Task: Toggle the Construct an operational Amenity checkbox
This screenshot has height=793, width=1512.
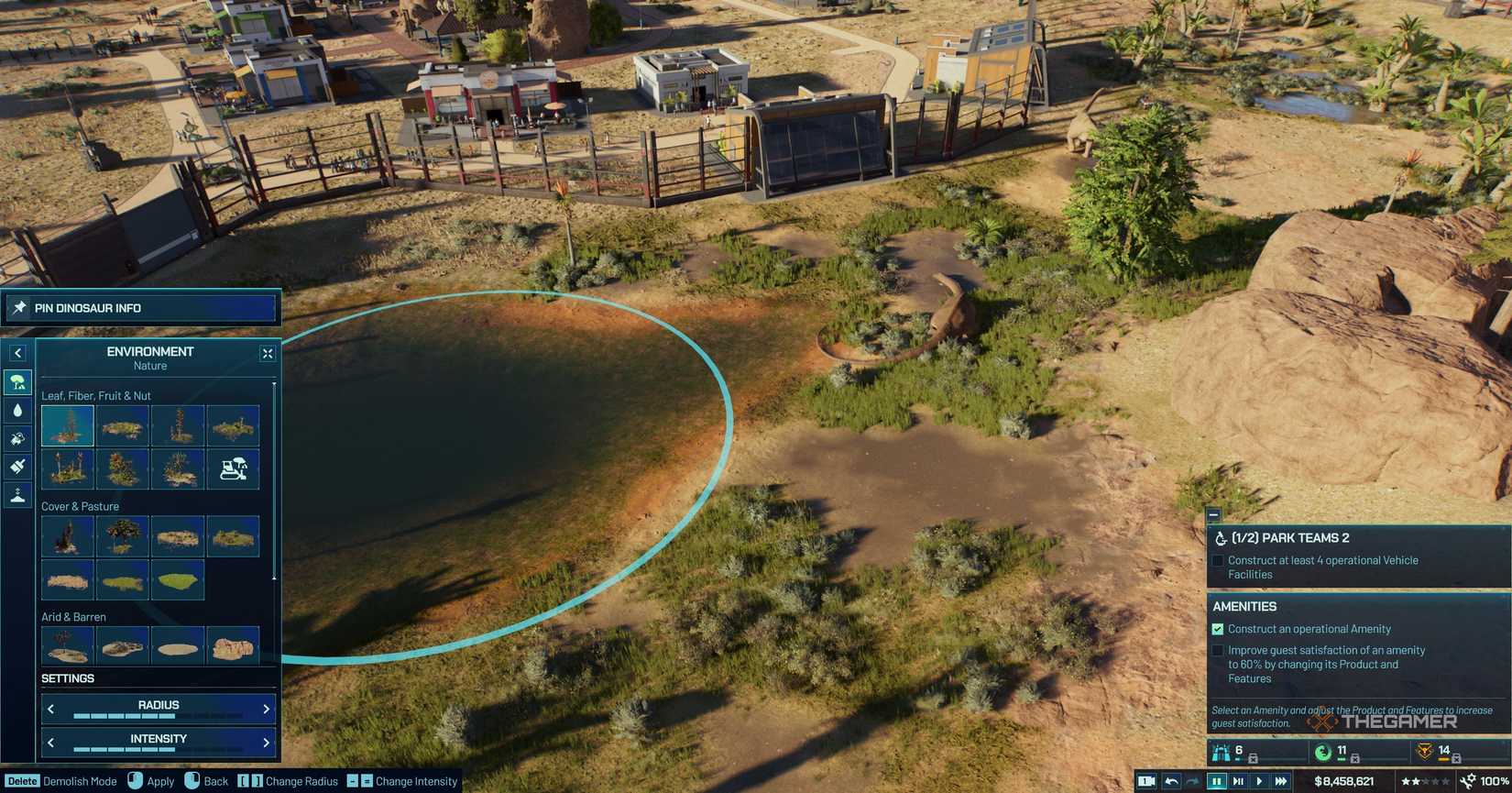Action: pos(1217,629)
